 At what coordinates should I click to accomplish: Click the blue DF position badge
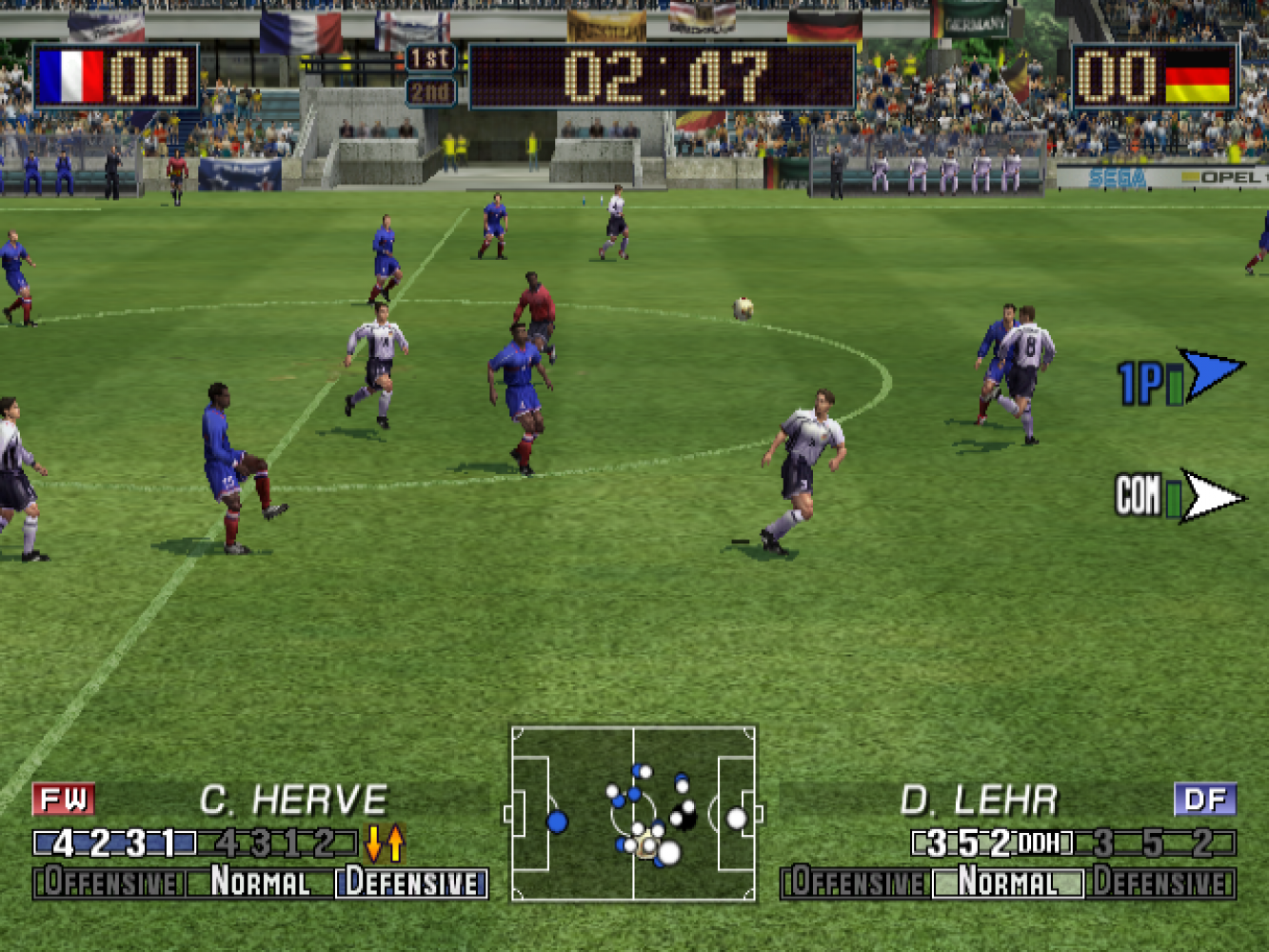1205,800
